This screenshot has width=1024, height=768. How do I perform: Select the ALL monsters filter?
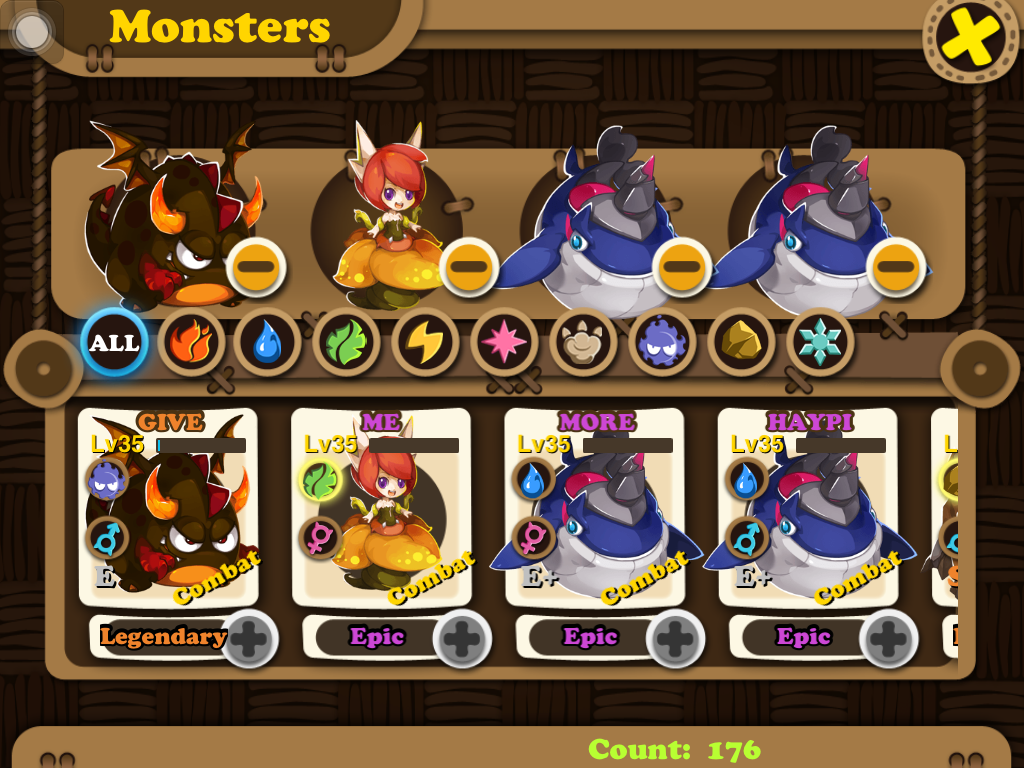[114, 343]
